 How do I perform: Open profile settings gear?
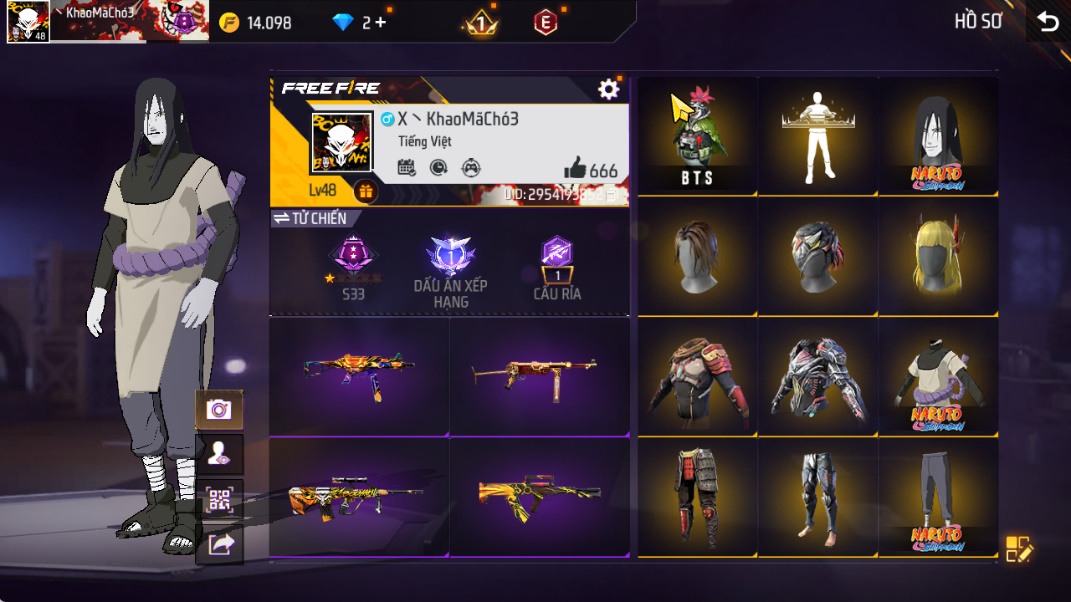[x=608, y=89]
